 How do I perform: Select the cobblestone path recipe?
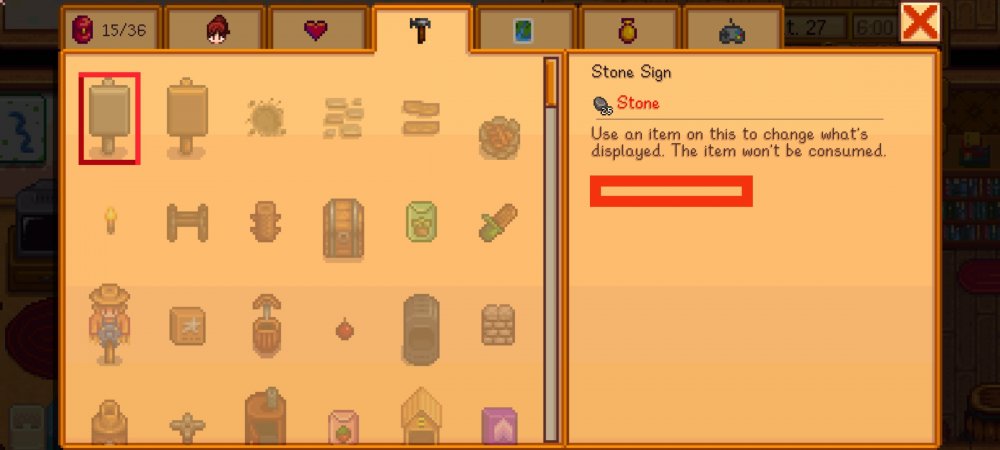coord(343,118)
